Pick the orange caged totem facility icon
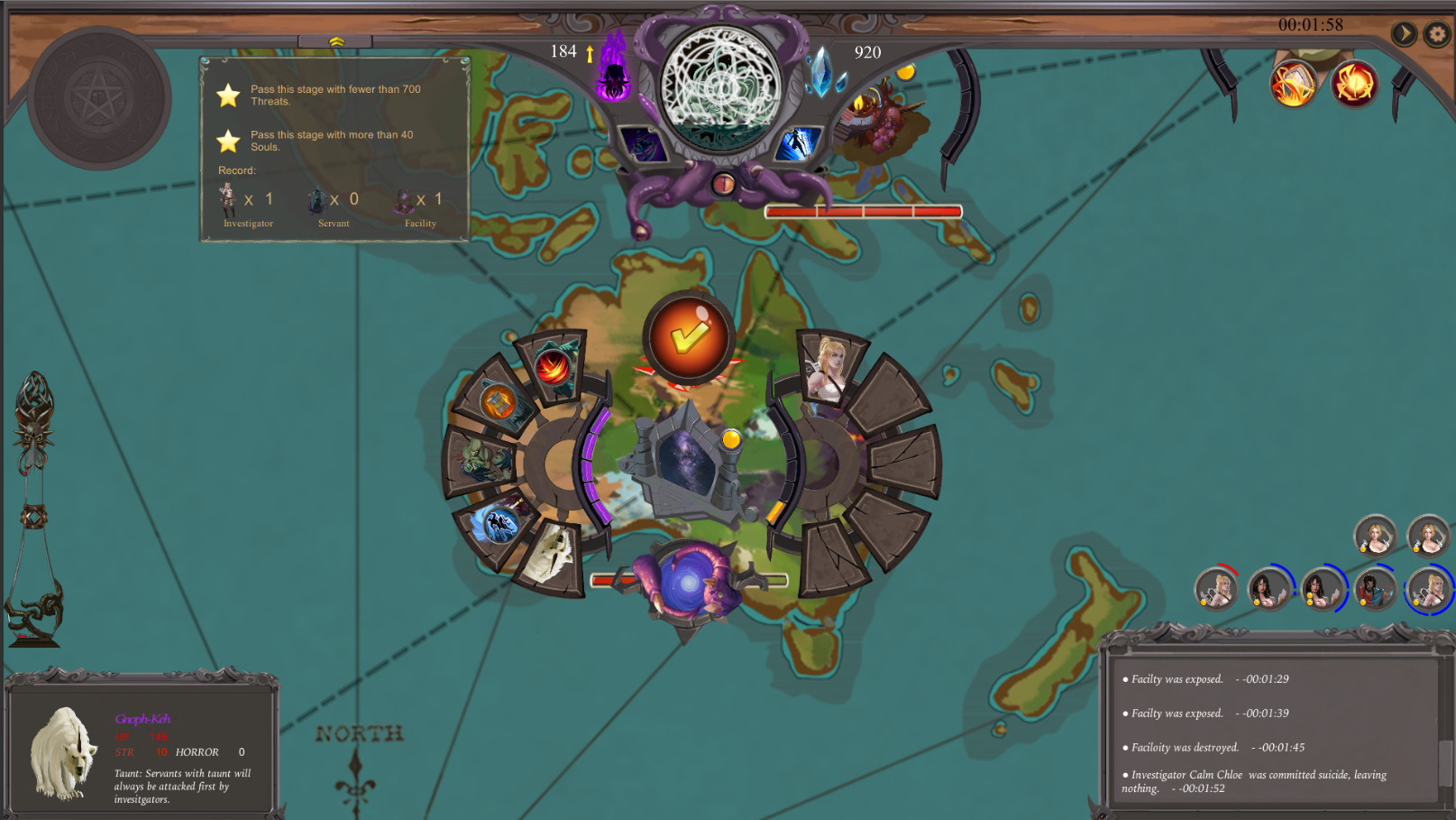 (499, 401)
